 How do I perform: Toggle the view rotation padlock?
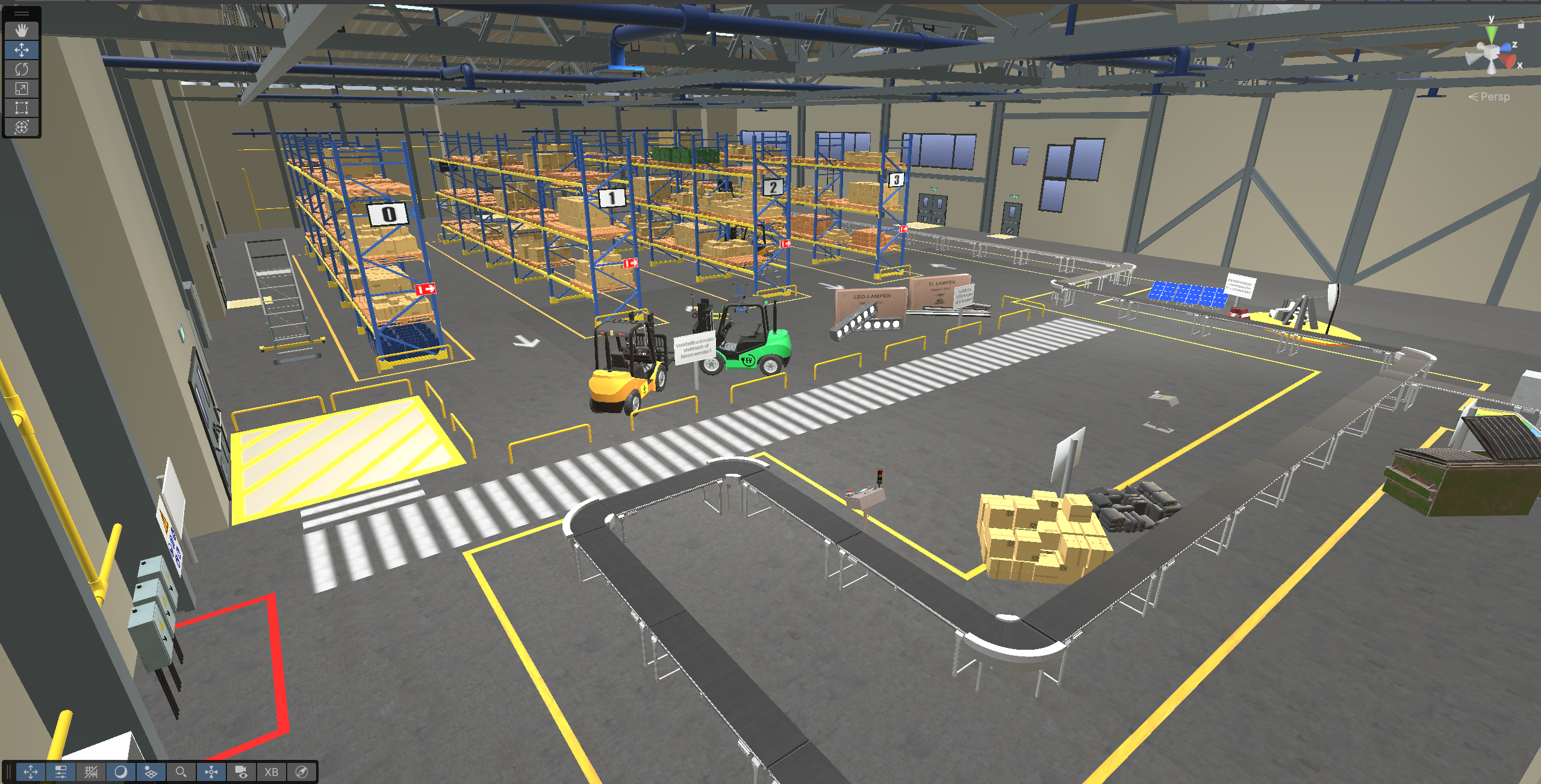[1521, 25]
